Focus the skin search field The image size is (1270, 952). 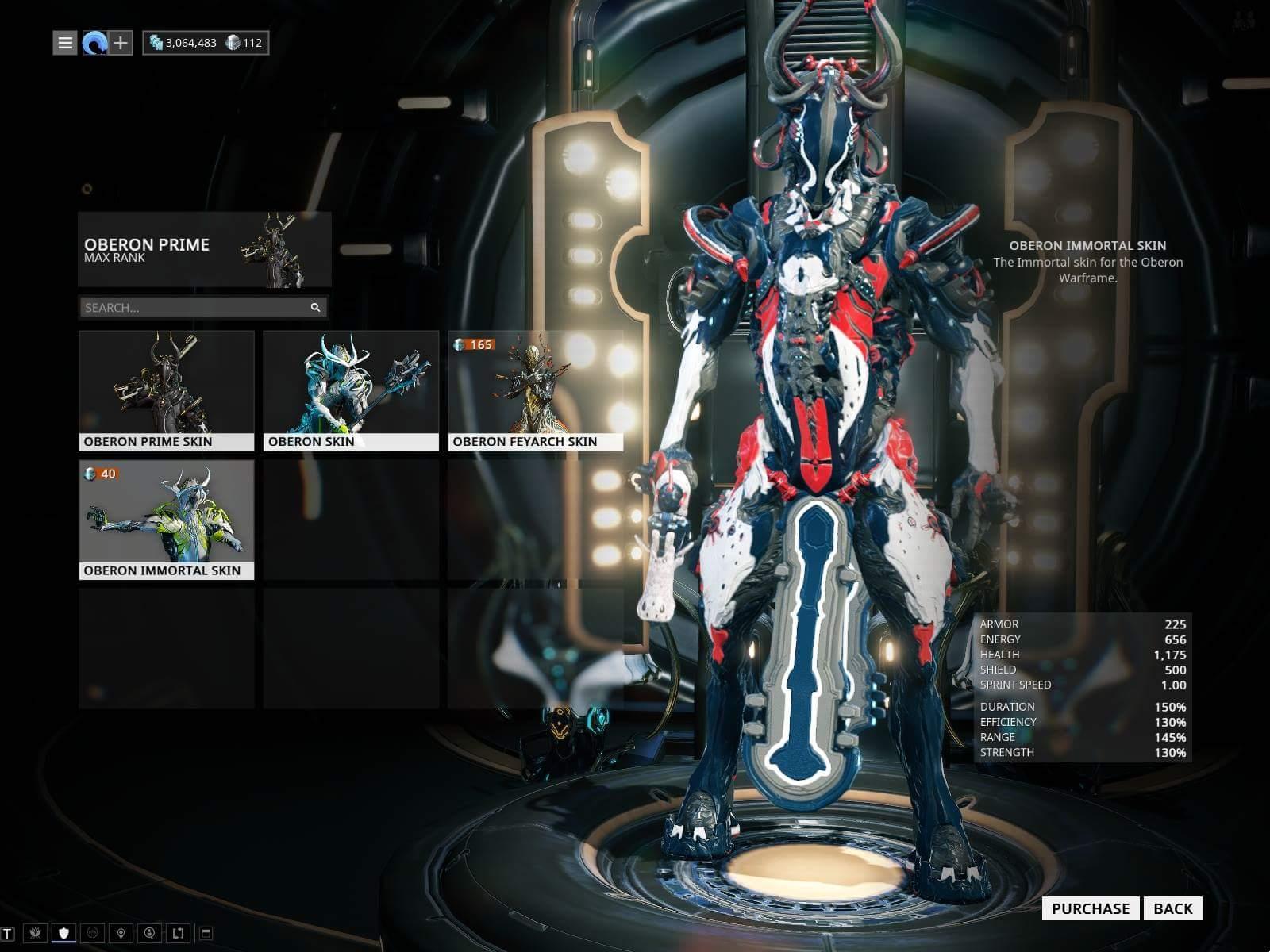coord(194,307)
